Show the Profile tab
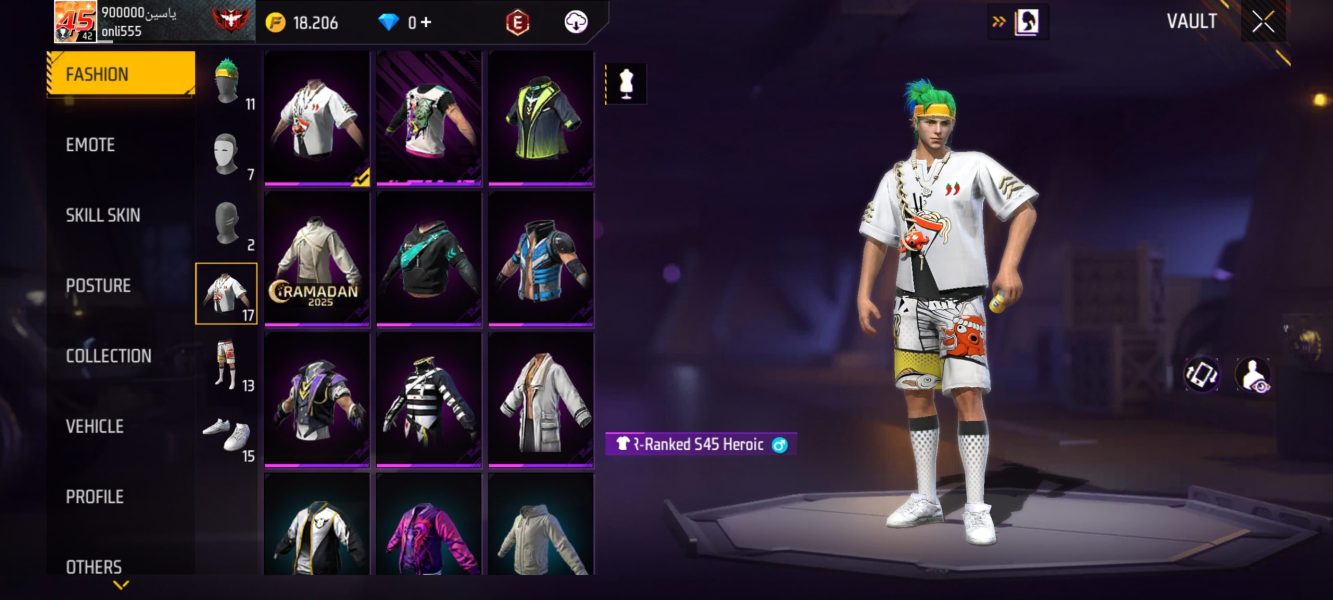The image size is (1333, 600). pyautogui.click(x=94, y=497)
